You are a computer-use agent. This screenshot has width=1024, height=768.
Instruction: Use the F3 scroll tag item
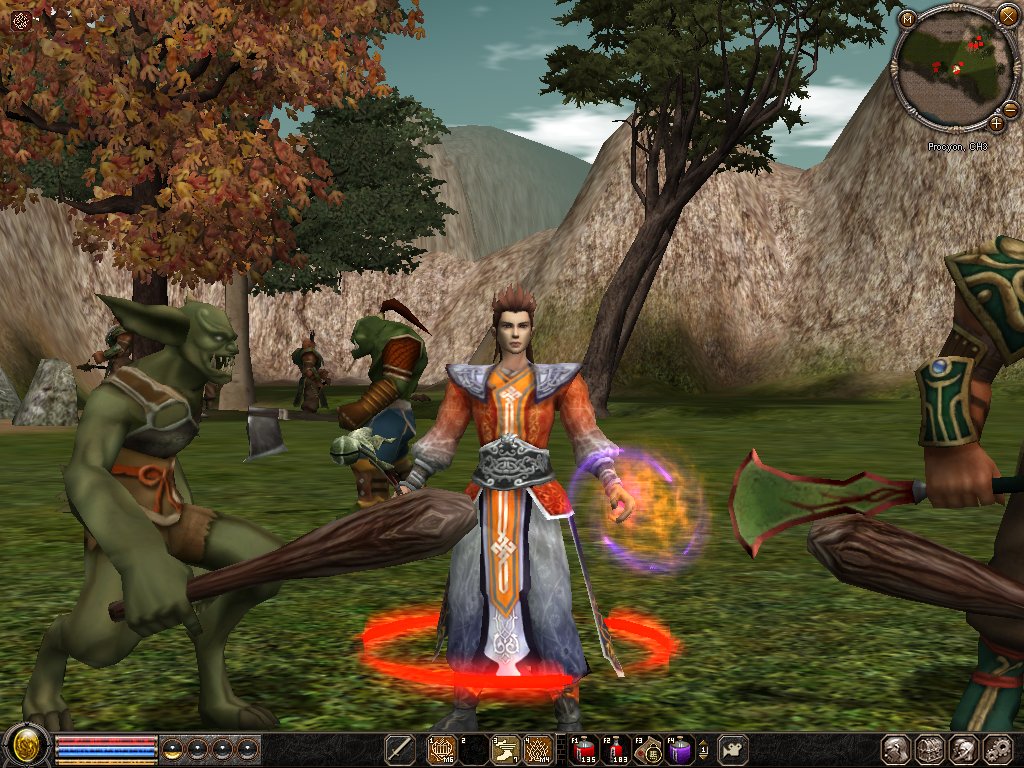click(648, 749)
